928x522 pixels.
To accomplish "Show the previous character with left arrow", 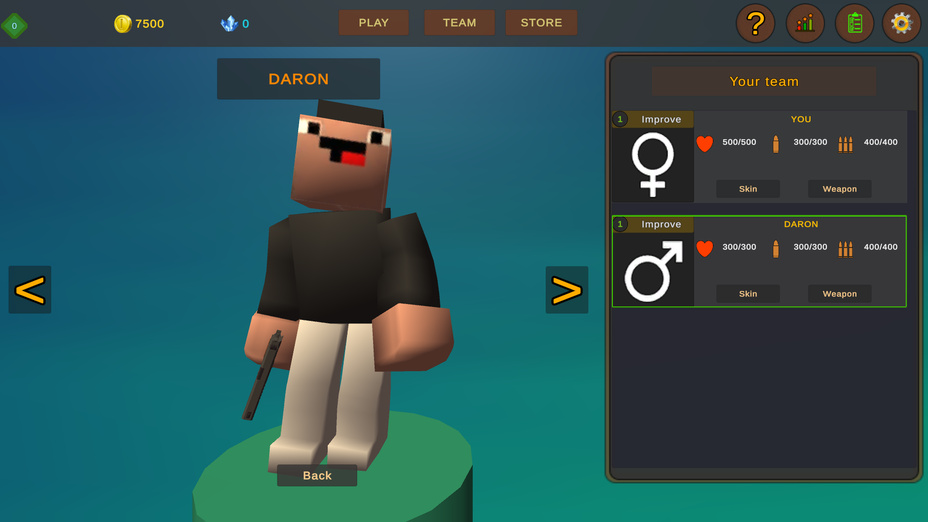I will pyautogui.click(x=30, y=290).
